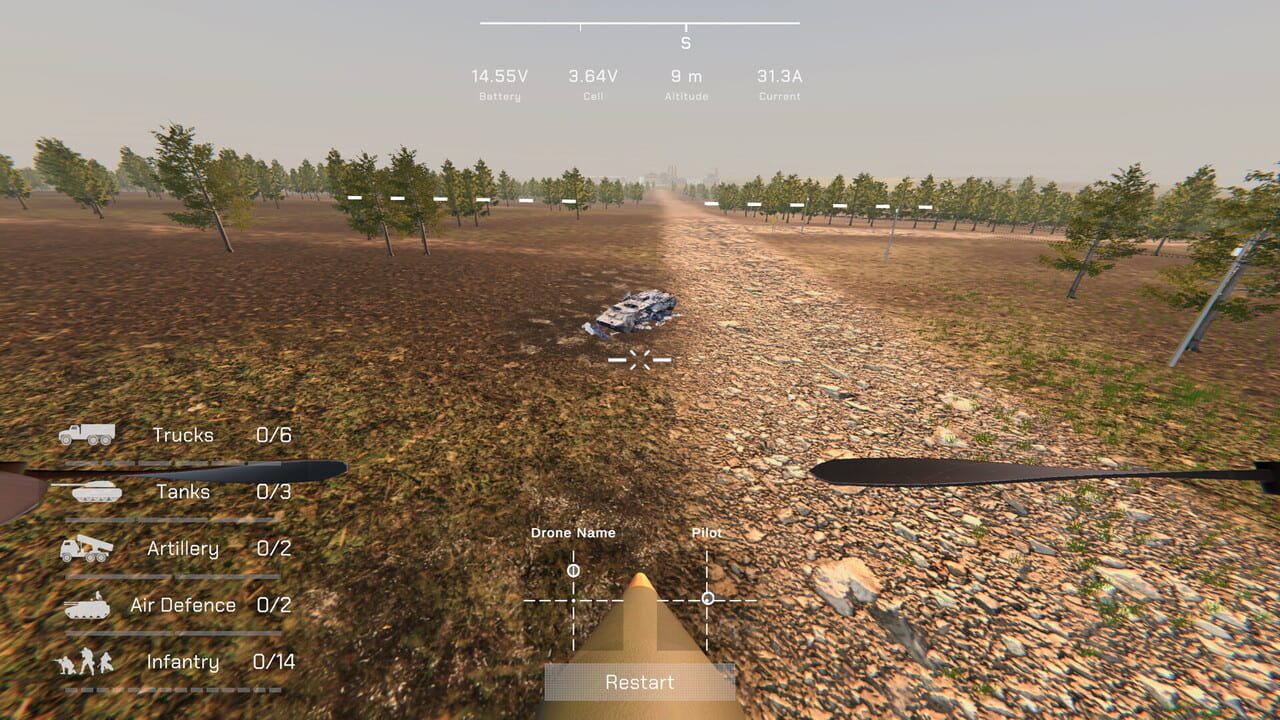Open the Tanks progress entry
This screenshot has height=720, width=1280.
pos(180,492)
